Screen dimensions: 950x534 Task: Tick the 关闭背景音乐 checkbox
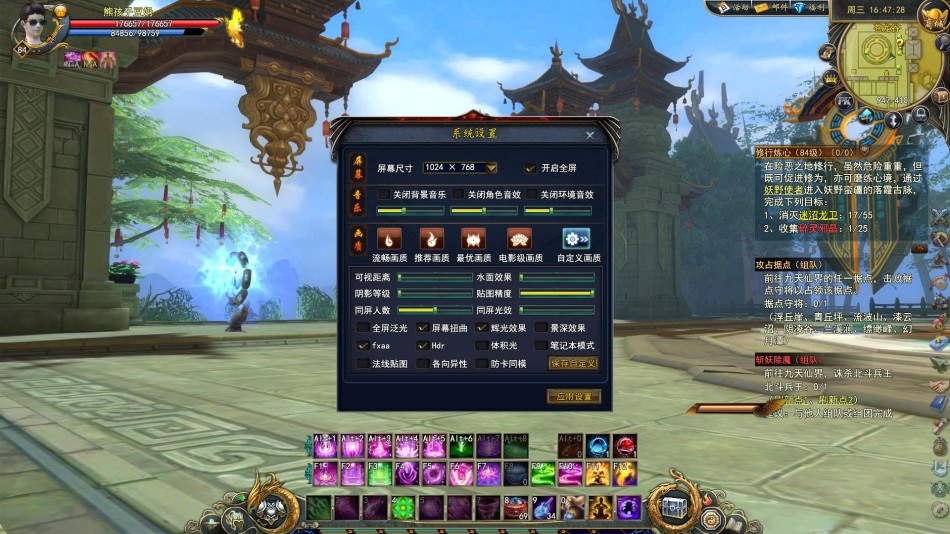click(x=382, y=195)
